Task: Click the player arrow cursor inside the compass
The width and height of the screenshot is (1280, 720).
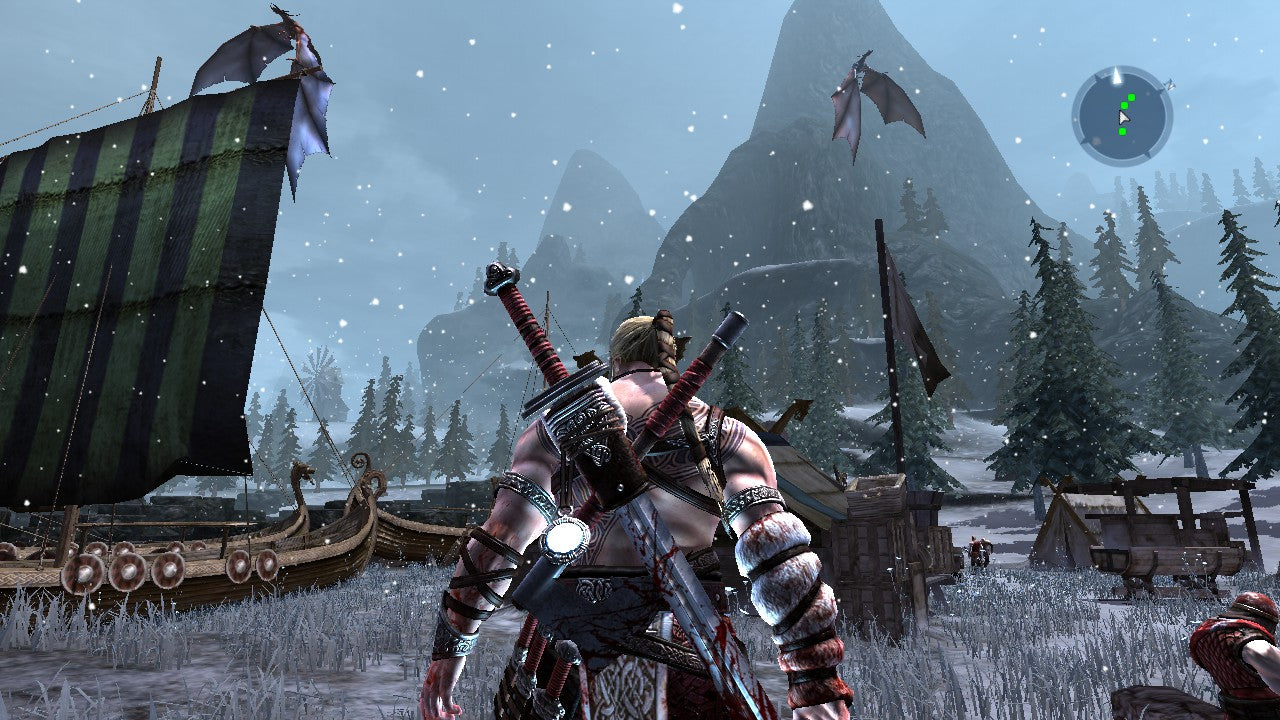Action: pyautogui.click(x=1124, y=118)
